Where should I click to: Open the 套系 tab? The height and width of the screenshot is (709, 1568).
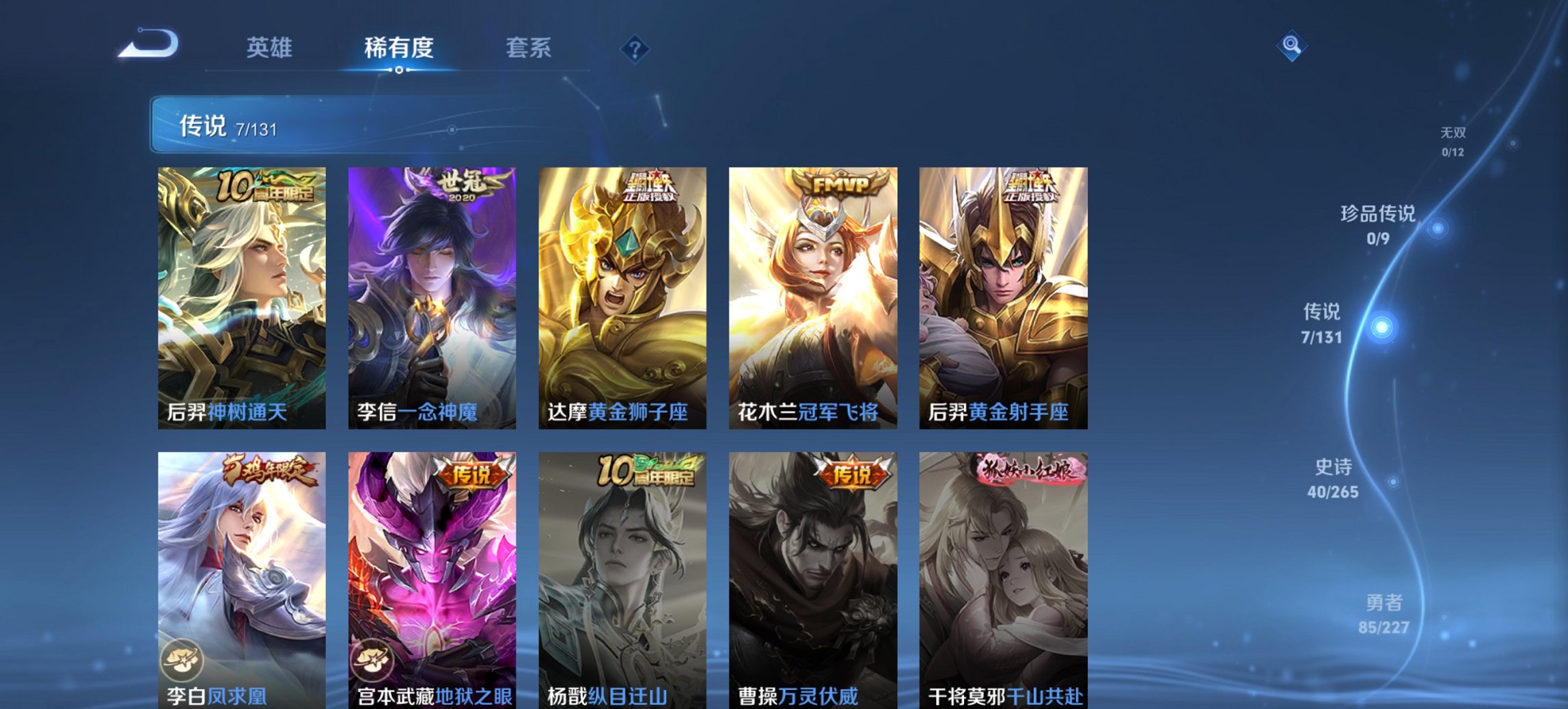coord(529,47)
